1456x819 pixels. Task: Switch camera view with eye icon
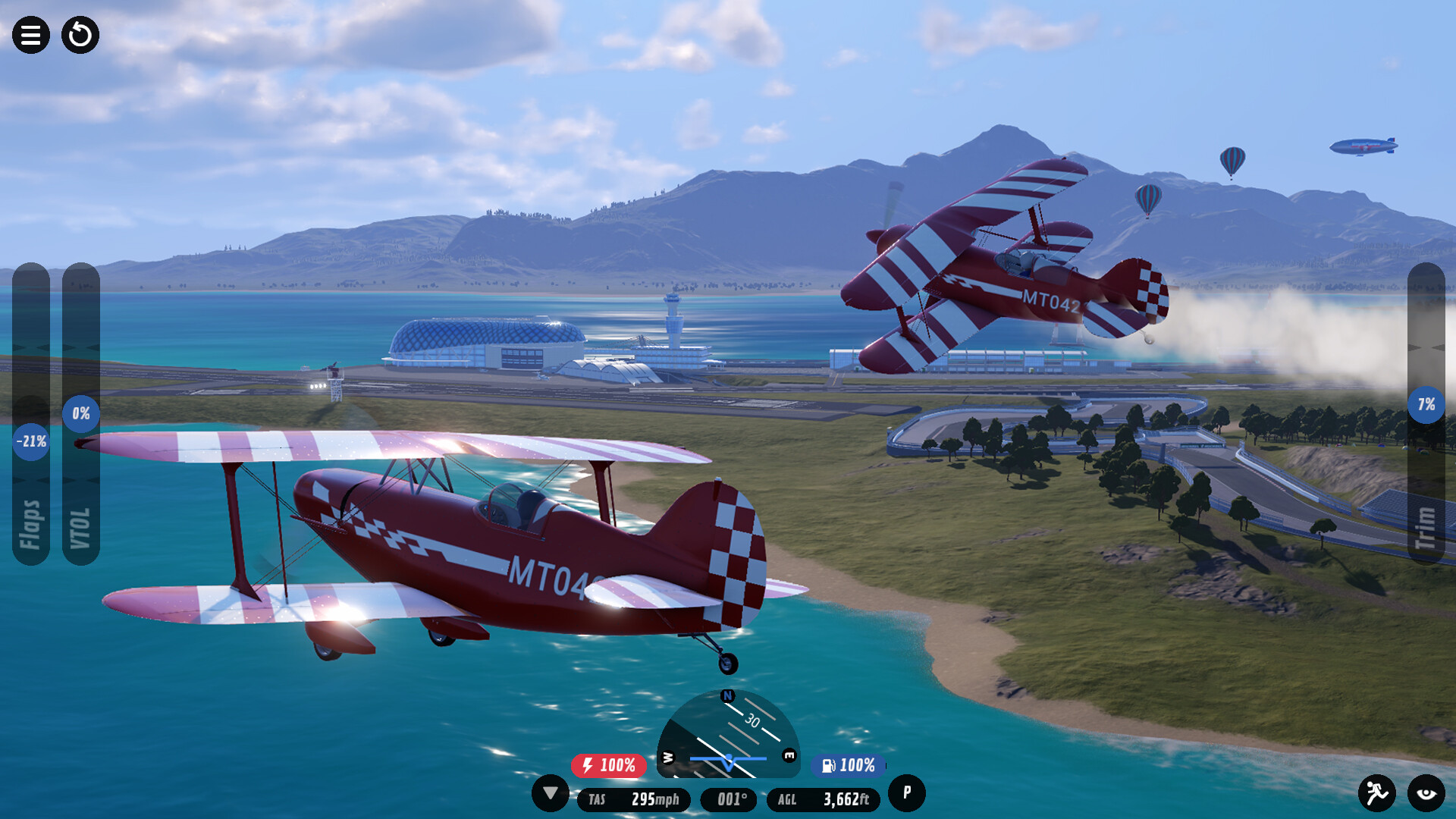pos(1426,793)
